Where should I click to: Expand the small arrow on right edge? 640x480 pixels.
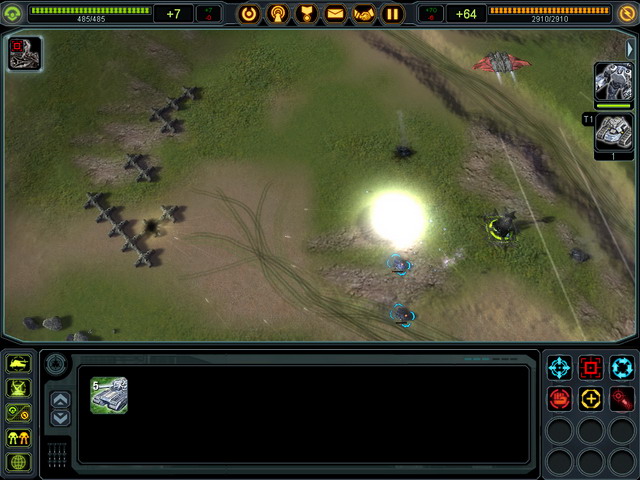630,49
